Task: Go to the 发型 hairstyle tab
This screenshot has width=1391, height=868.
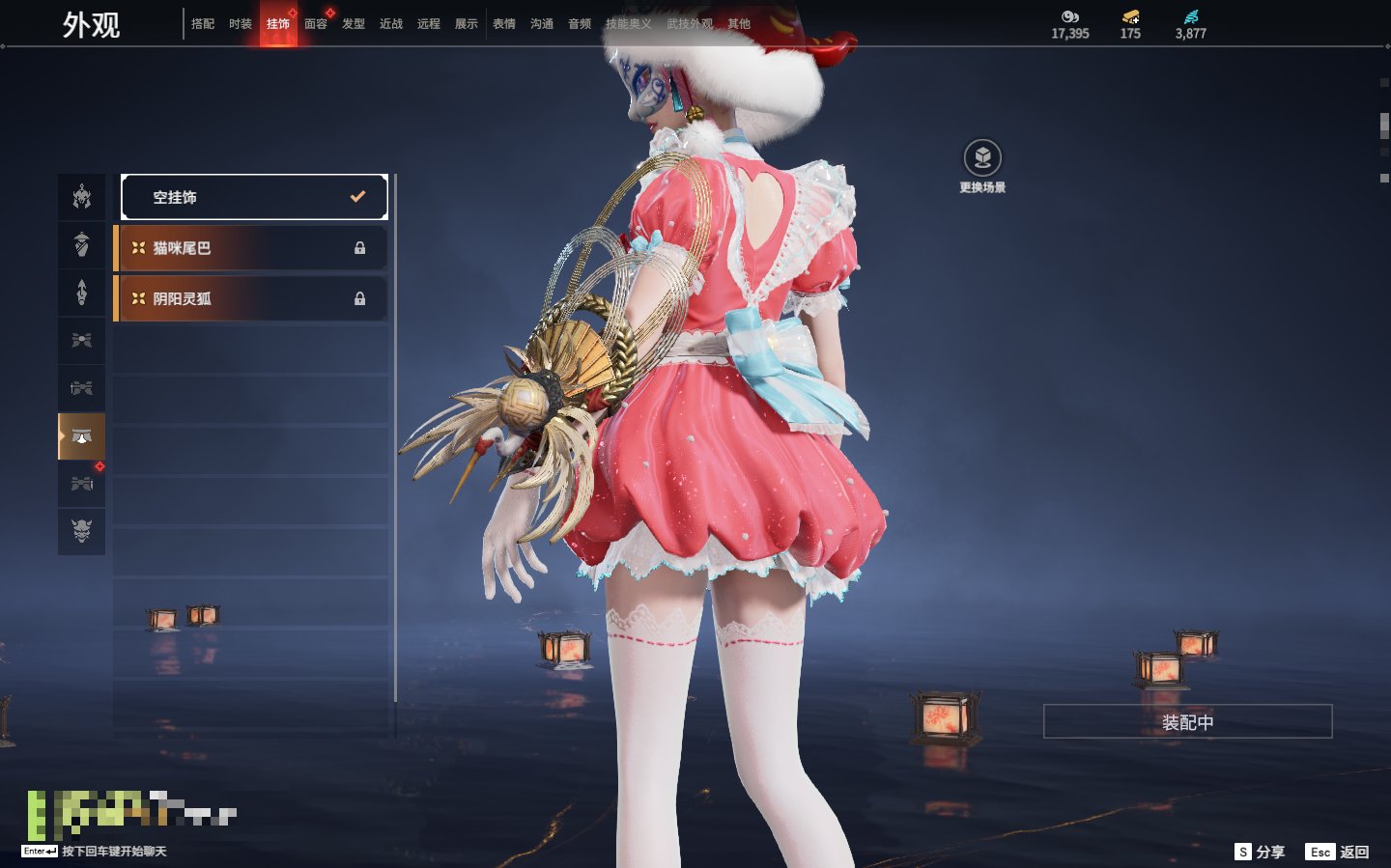Action: coord(354,24)
